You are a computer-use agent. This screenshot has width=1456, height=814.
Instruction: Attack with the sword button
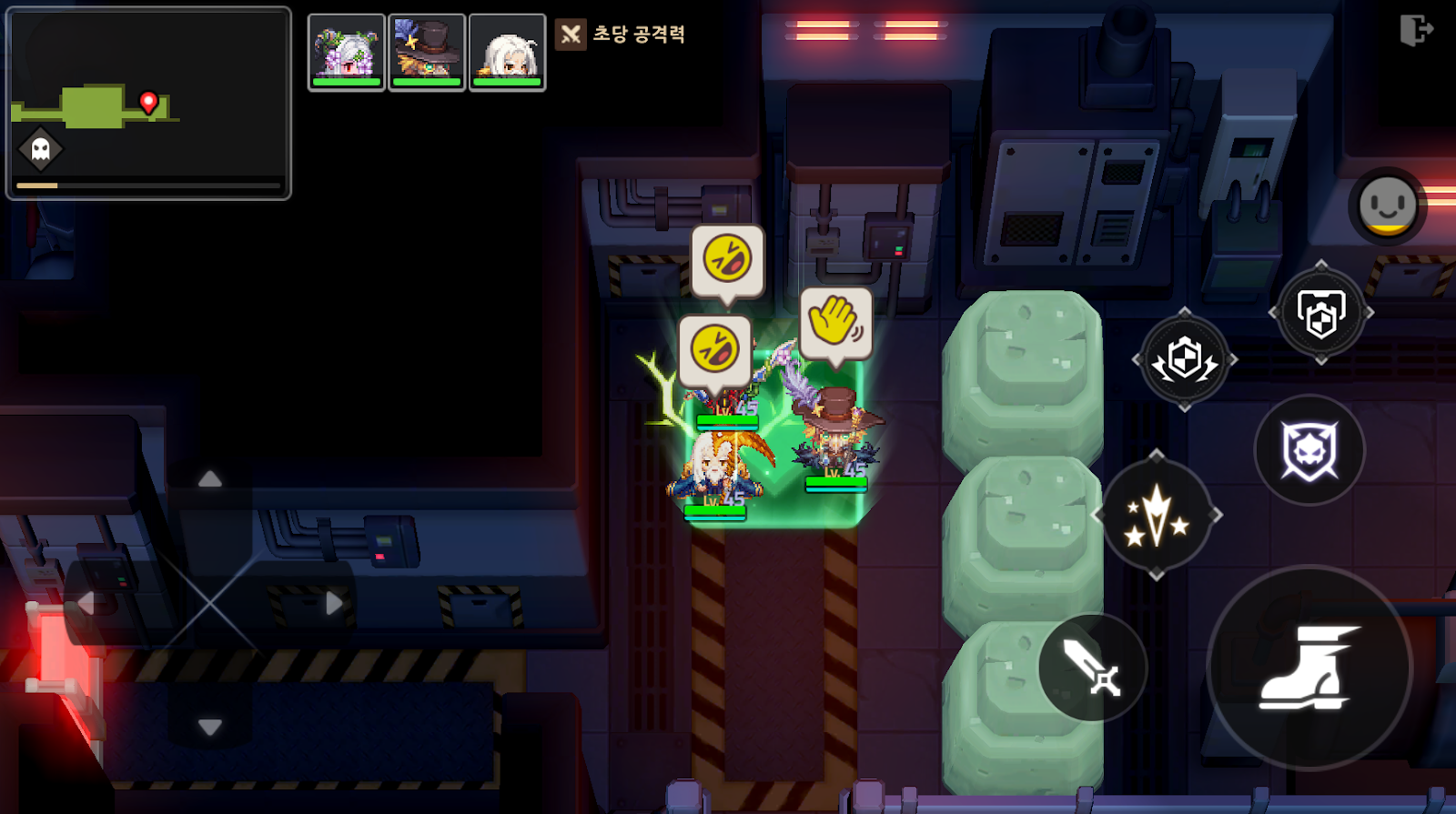coord(1092,668)
